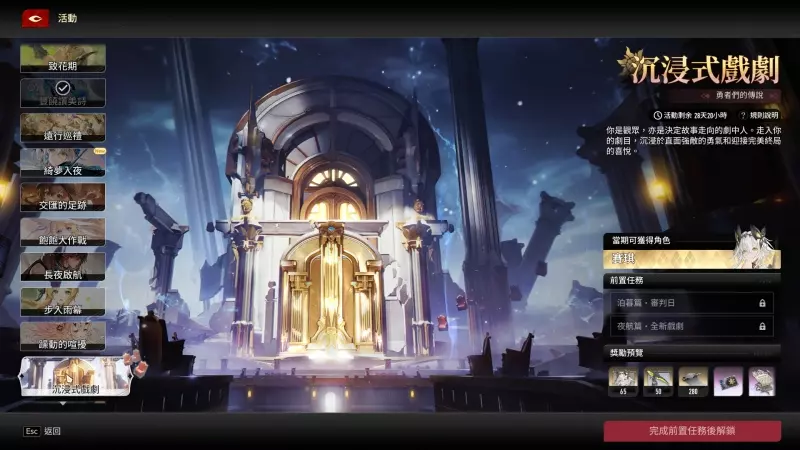Click the red logo icon beside 活動
The height and width of the screenshot is (450, 800).
point(36,18)
